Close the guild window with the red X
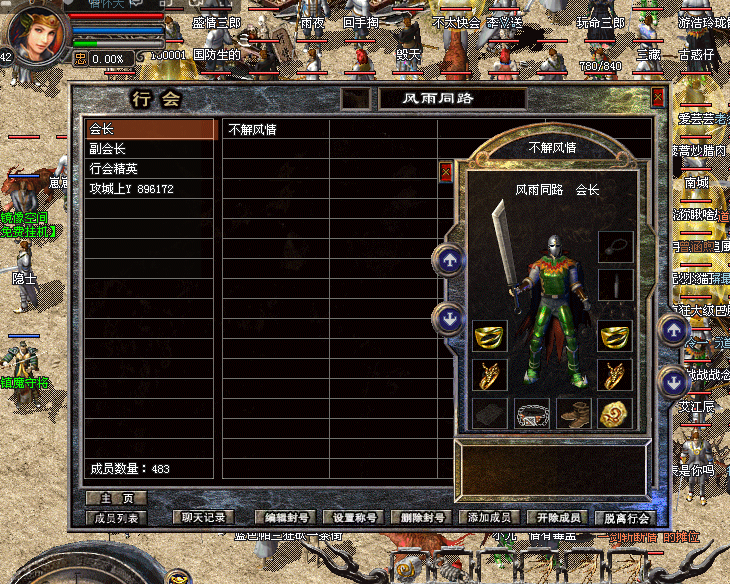This screenshot has width=730, height=584. pyautogui.click(x=658, y=97)
